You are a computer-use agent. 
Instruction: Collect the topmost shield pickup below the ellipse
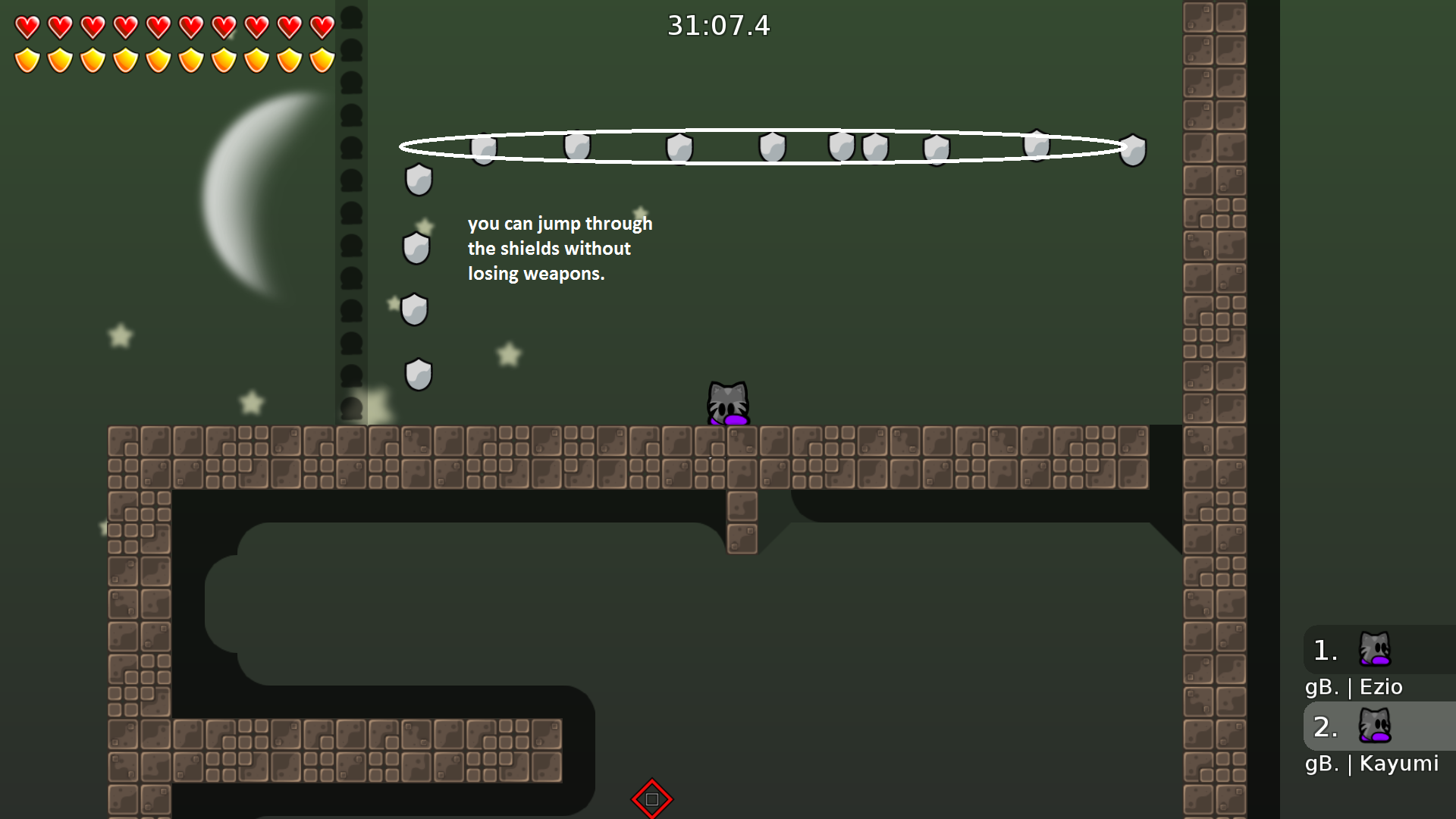[418, 180]
